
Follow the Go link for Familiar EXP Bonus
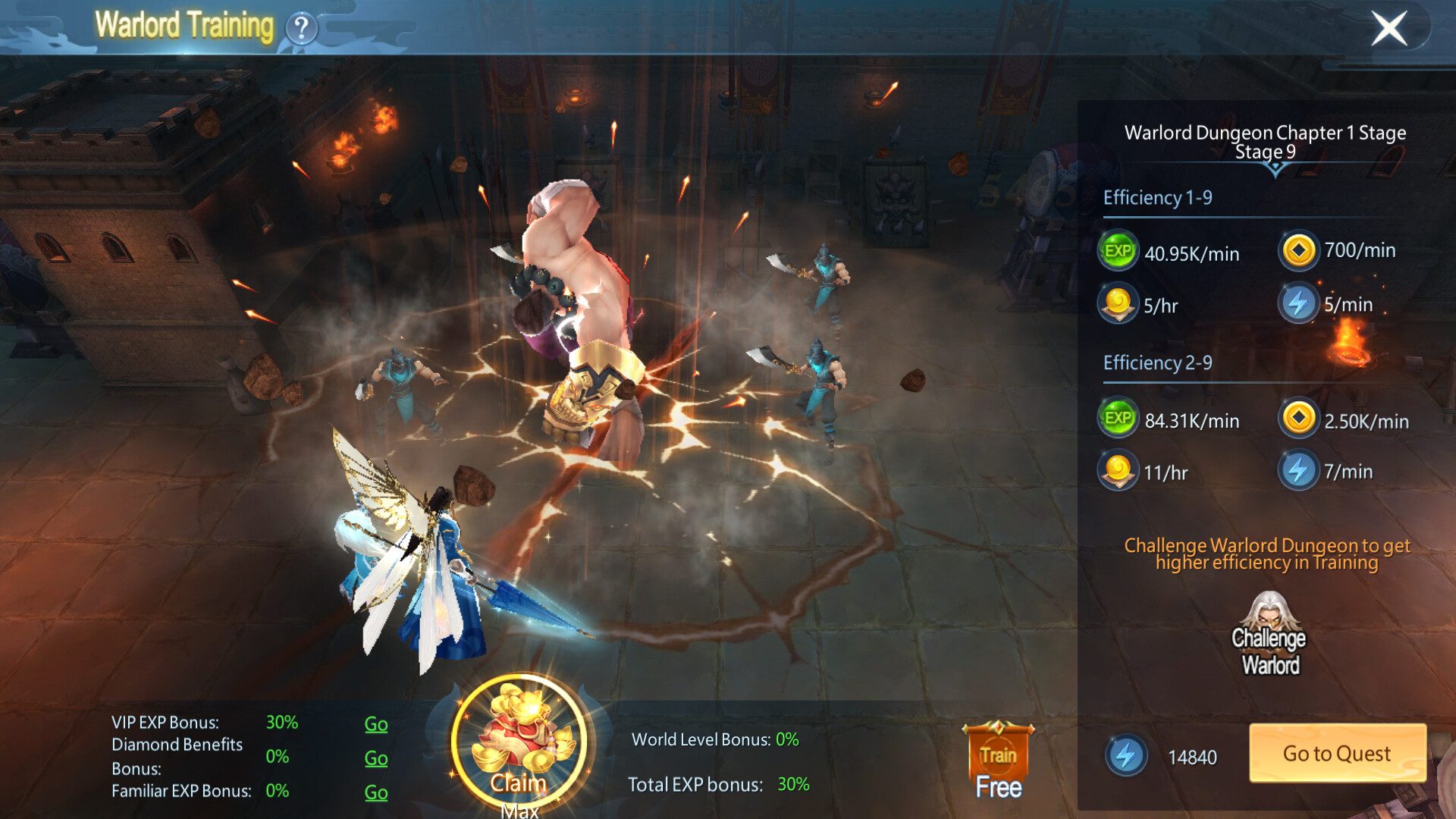[x=376, y=792]
